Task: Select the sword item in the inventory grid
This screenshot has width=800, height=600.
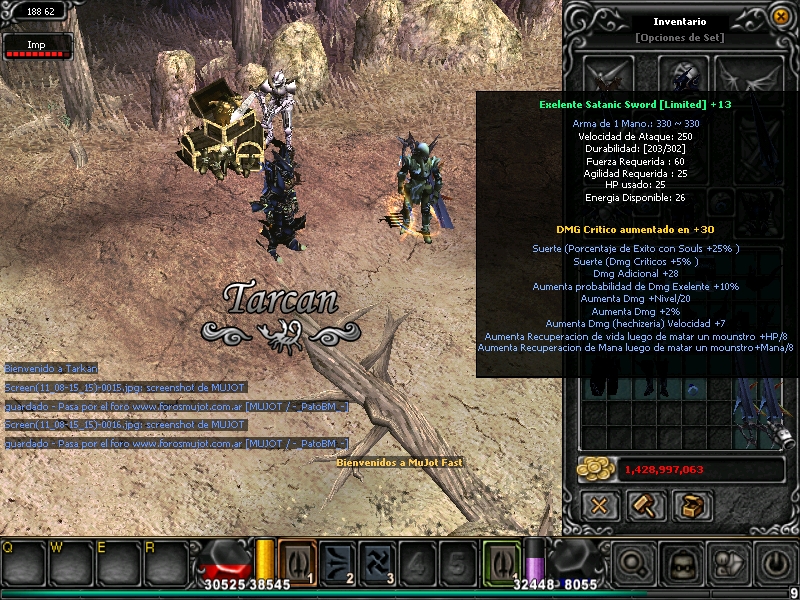Action: click(758, 410)
